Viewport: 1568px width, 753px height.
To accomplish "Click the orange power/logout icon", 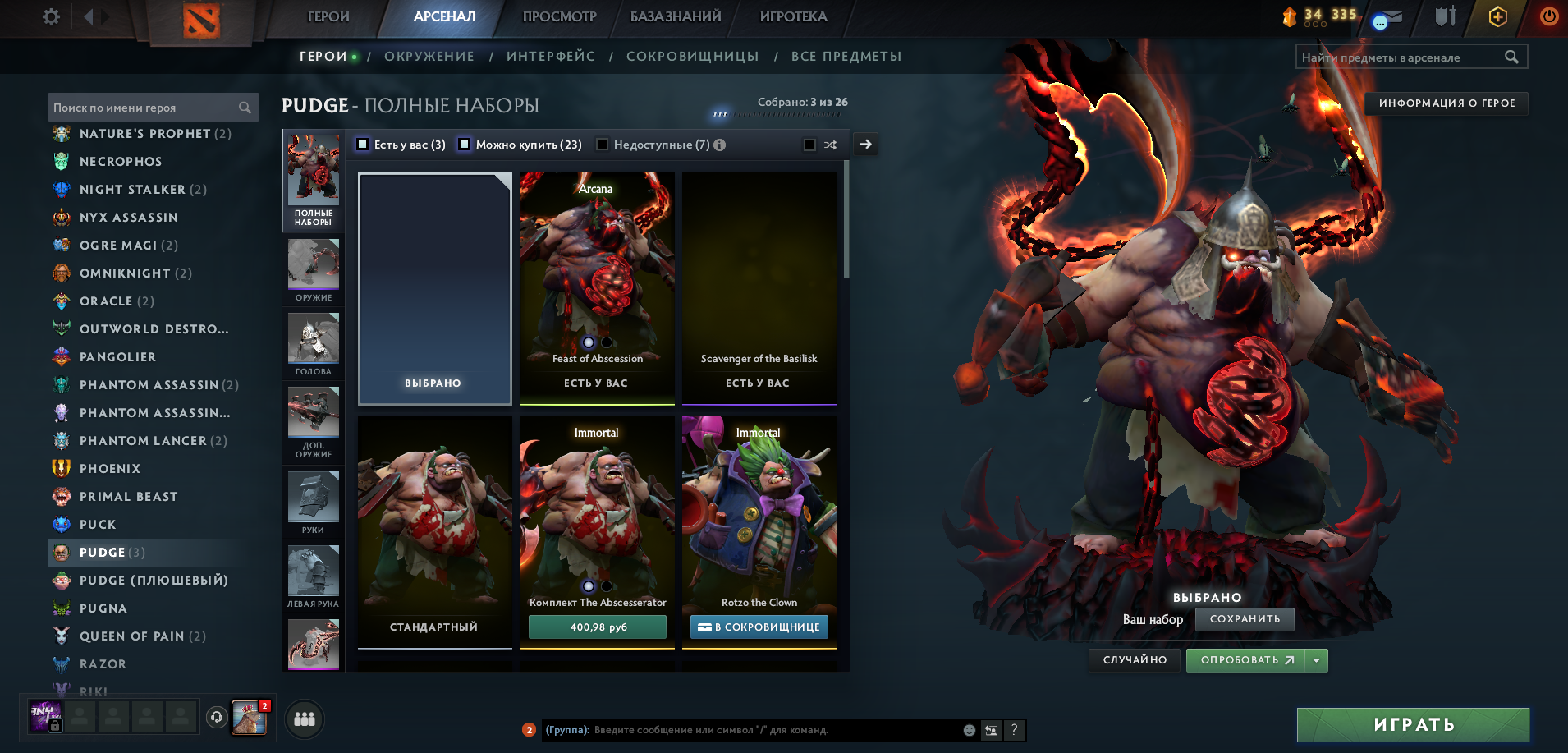I will [x=1548, y=16].
